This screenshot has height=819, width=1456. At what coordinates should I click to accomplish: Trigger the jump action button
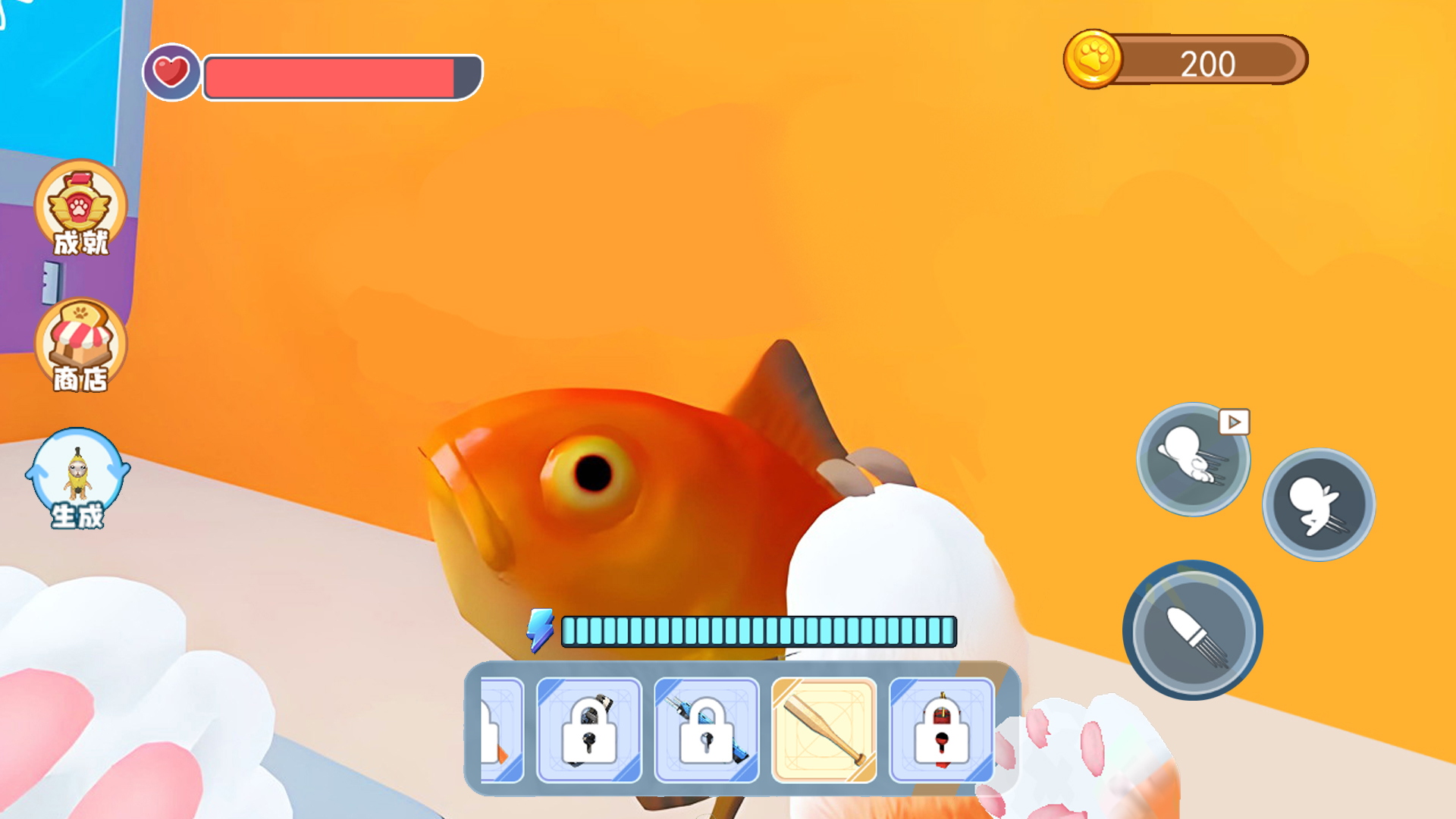coord(1318,504)
